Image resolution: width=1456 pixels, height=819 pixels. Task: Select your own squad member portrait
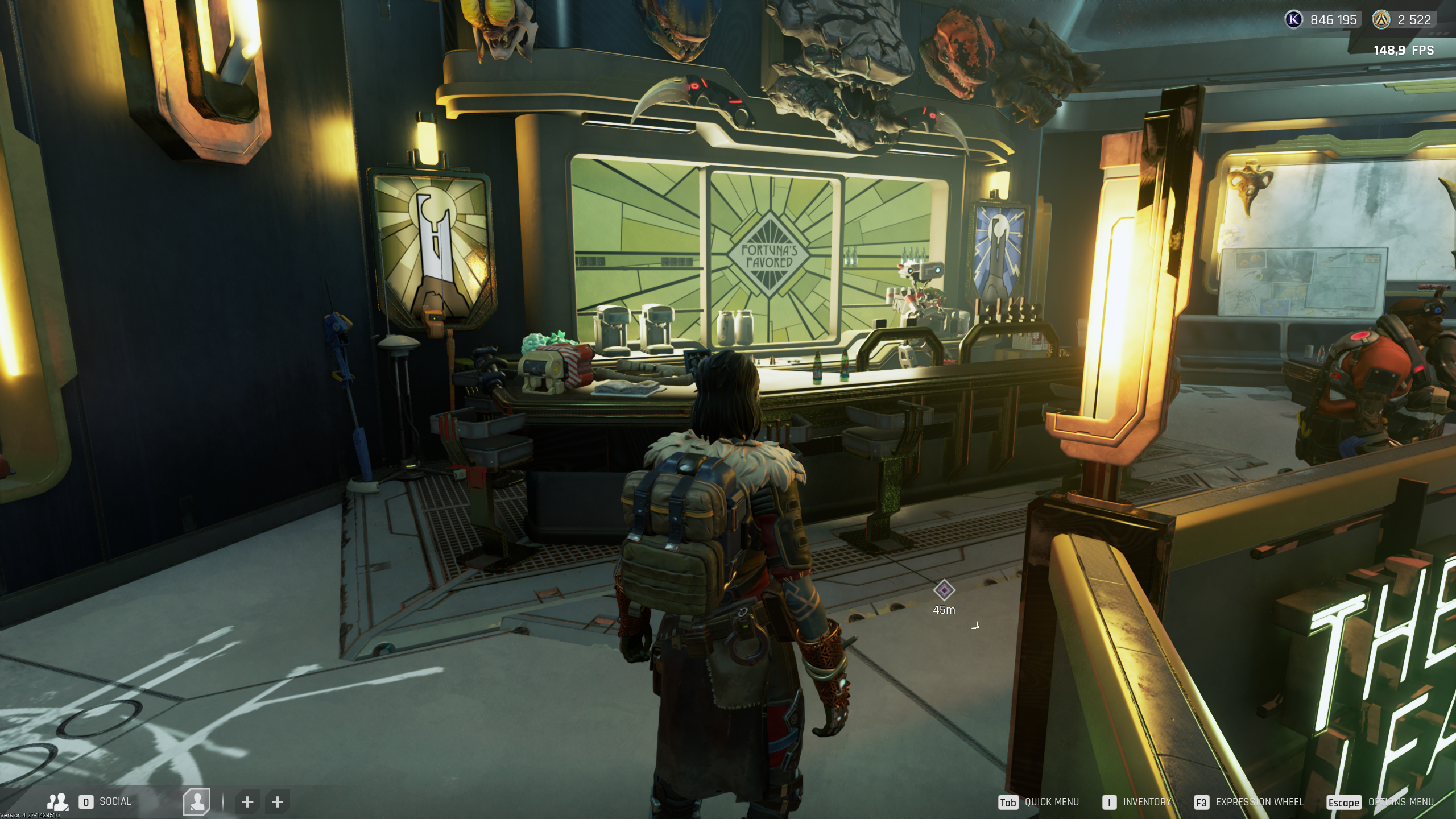pyautogui.click(x=197, y=802)
